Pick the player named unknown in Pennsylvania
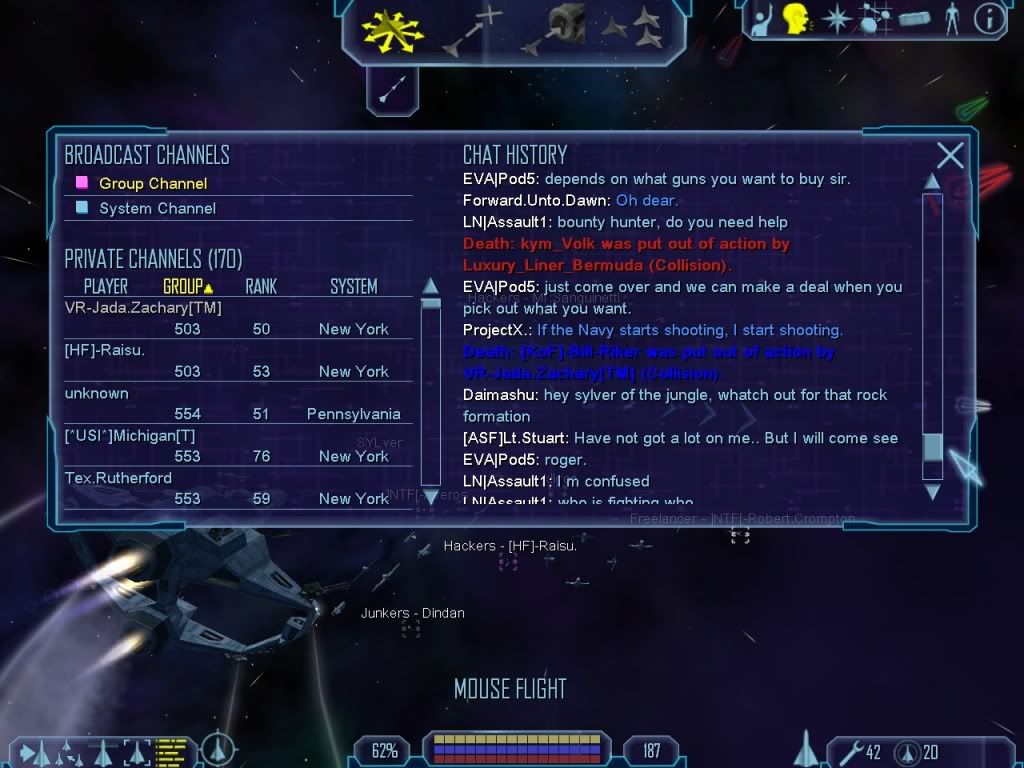 click(97, 393)
